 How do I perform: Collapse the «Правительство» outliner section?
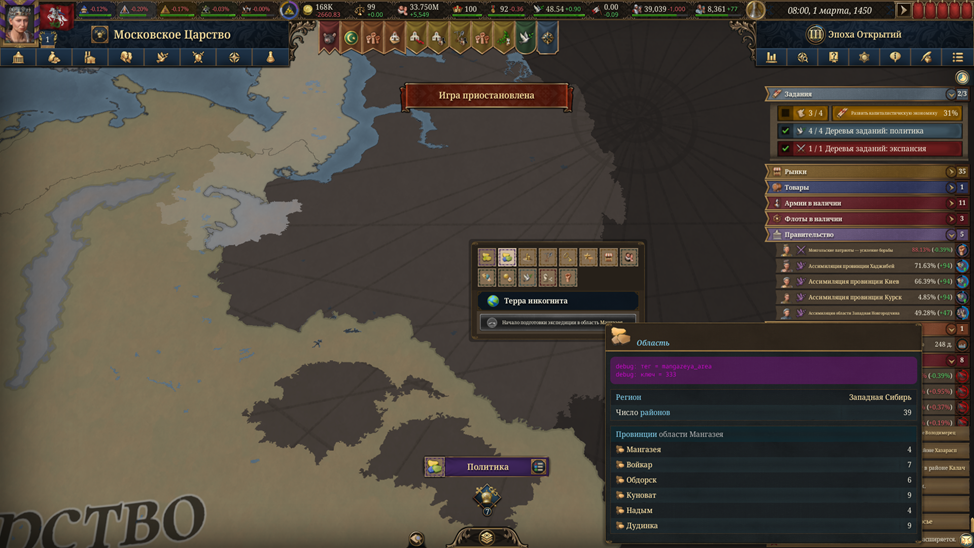click(x=951, y=235)
